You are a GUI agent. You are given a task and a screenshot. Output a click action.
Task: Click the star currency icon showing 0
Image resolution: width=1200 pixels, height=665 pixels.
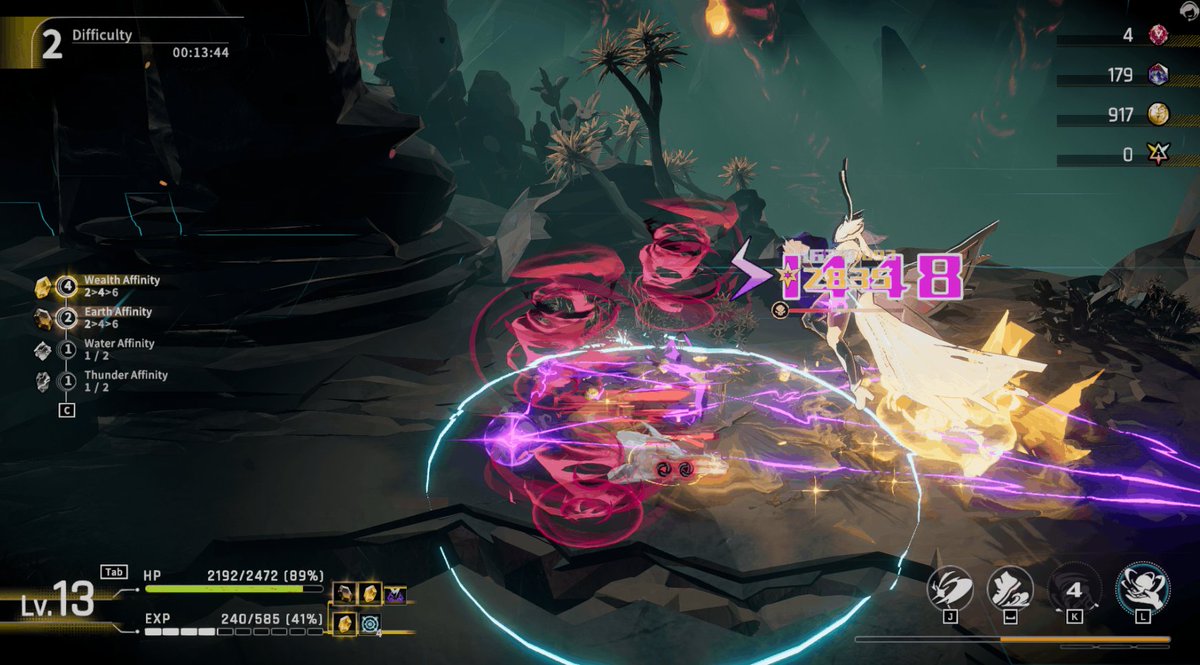click(x=1158, y=155)
